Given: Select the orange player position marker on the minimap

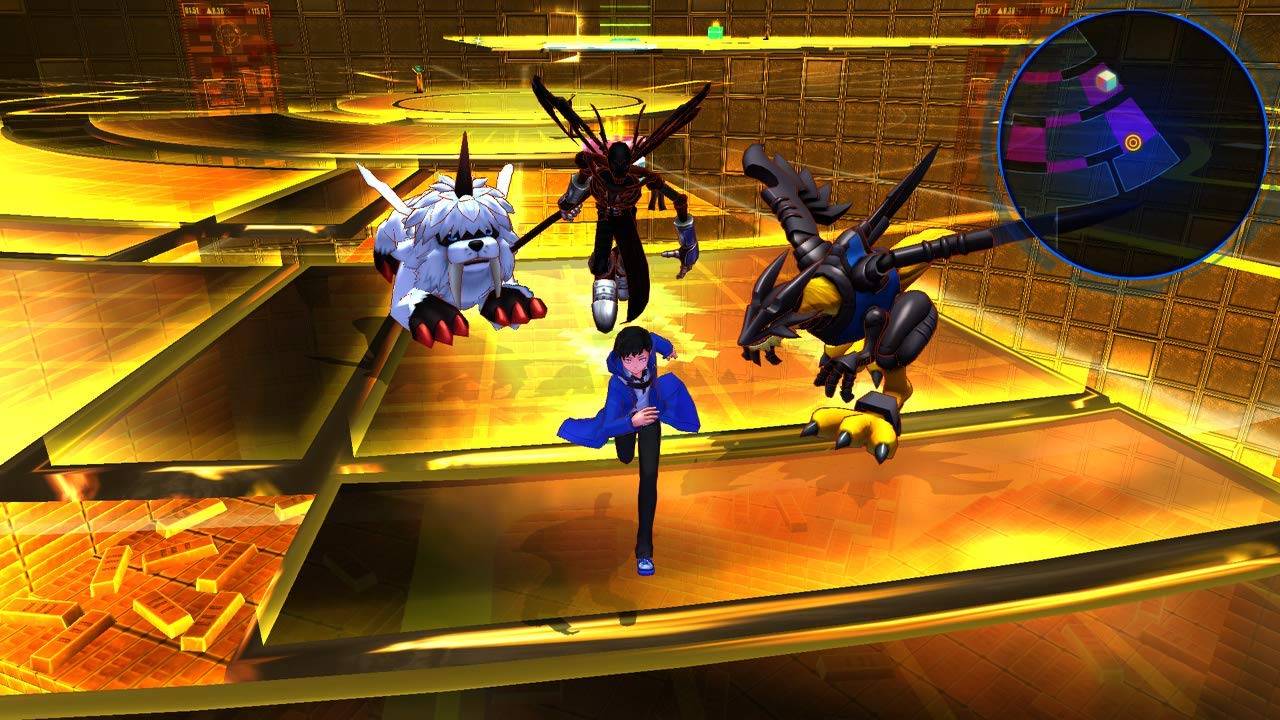Looking at the screenshot, I should coord(1132,140).
